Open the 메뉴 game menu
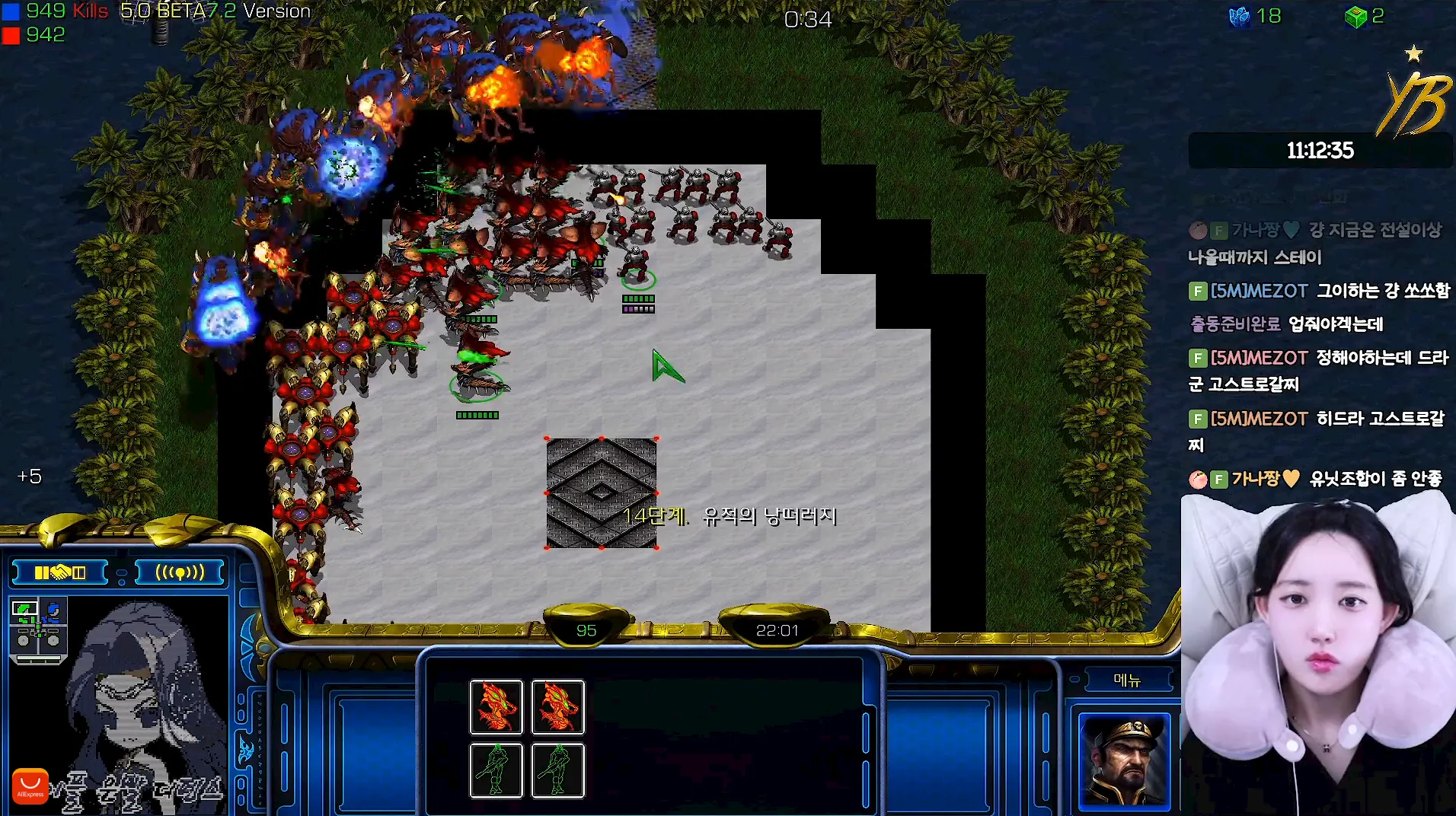The height and width of the screenshot is (816, 1456). pyautogui.click(x=1126, y=680)
